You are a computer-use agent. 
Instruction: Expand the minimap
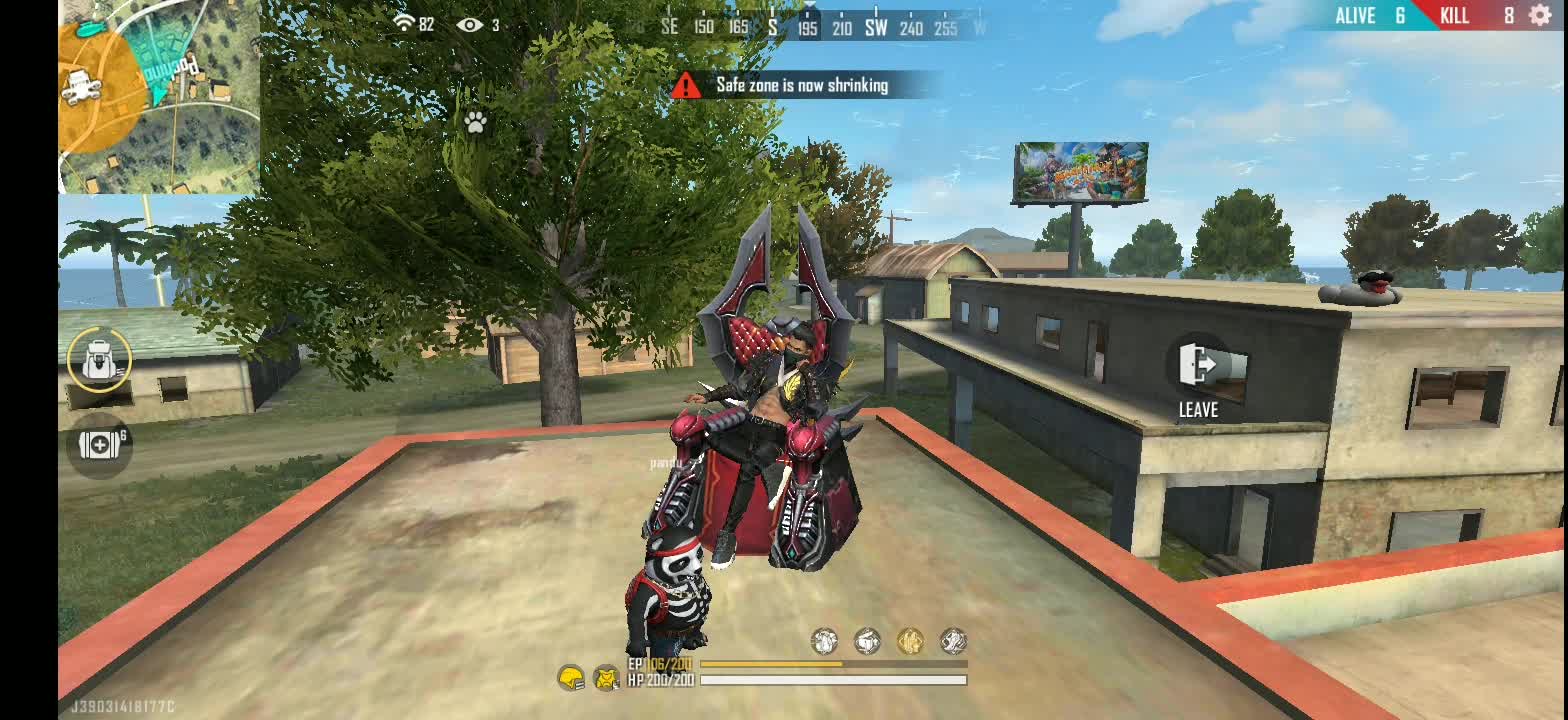tap(160, 96)
